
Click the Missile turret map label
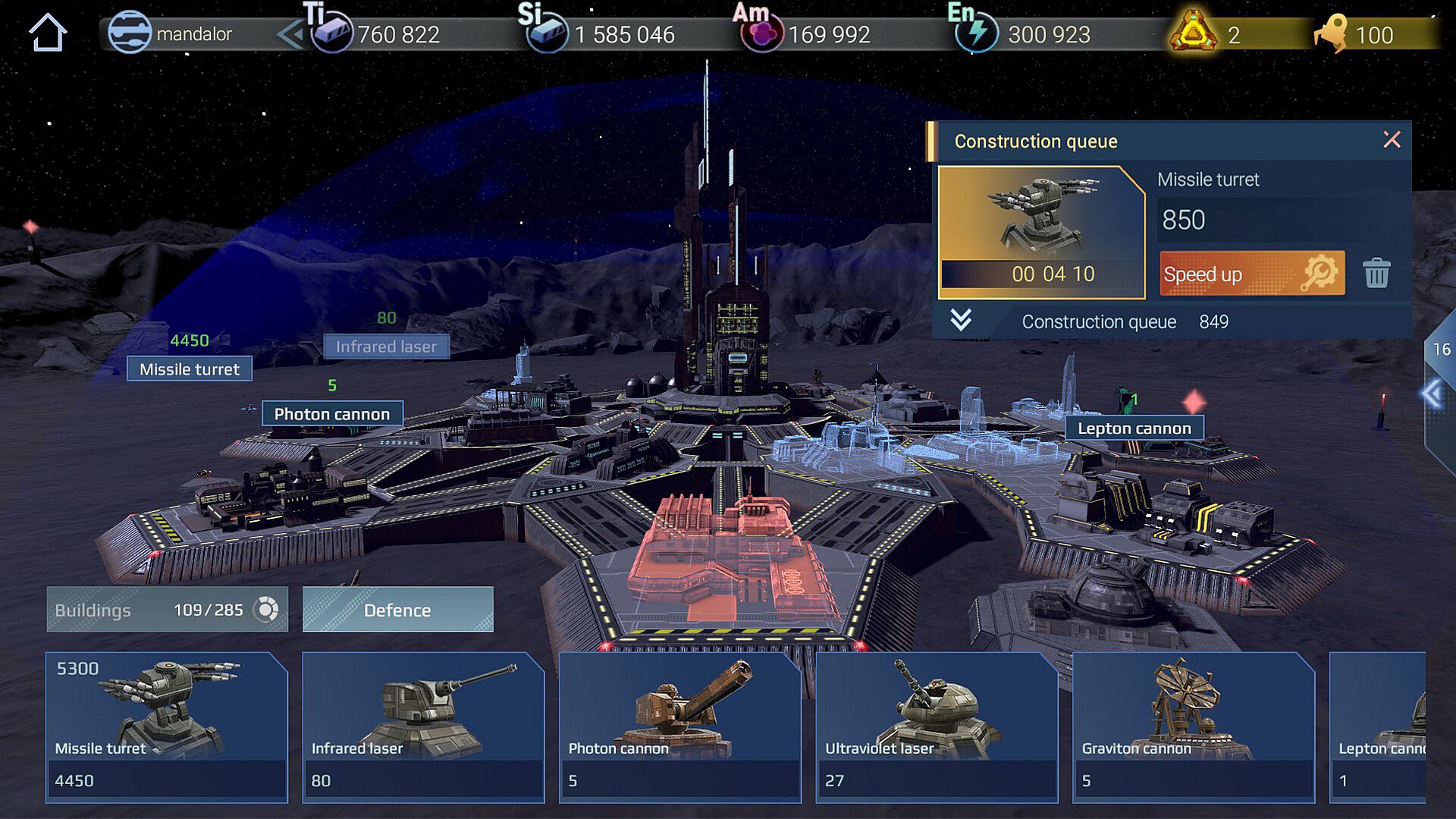coord(190,369)
